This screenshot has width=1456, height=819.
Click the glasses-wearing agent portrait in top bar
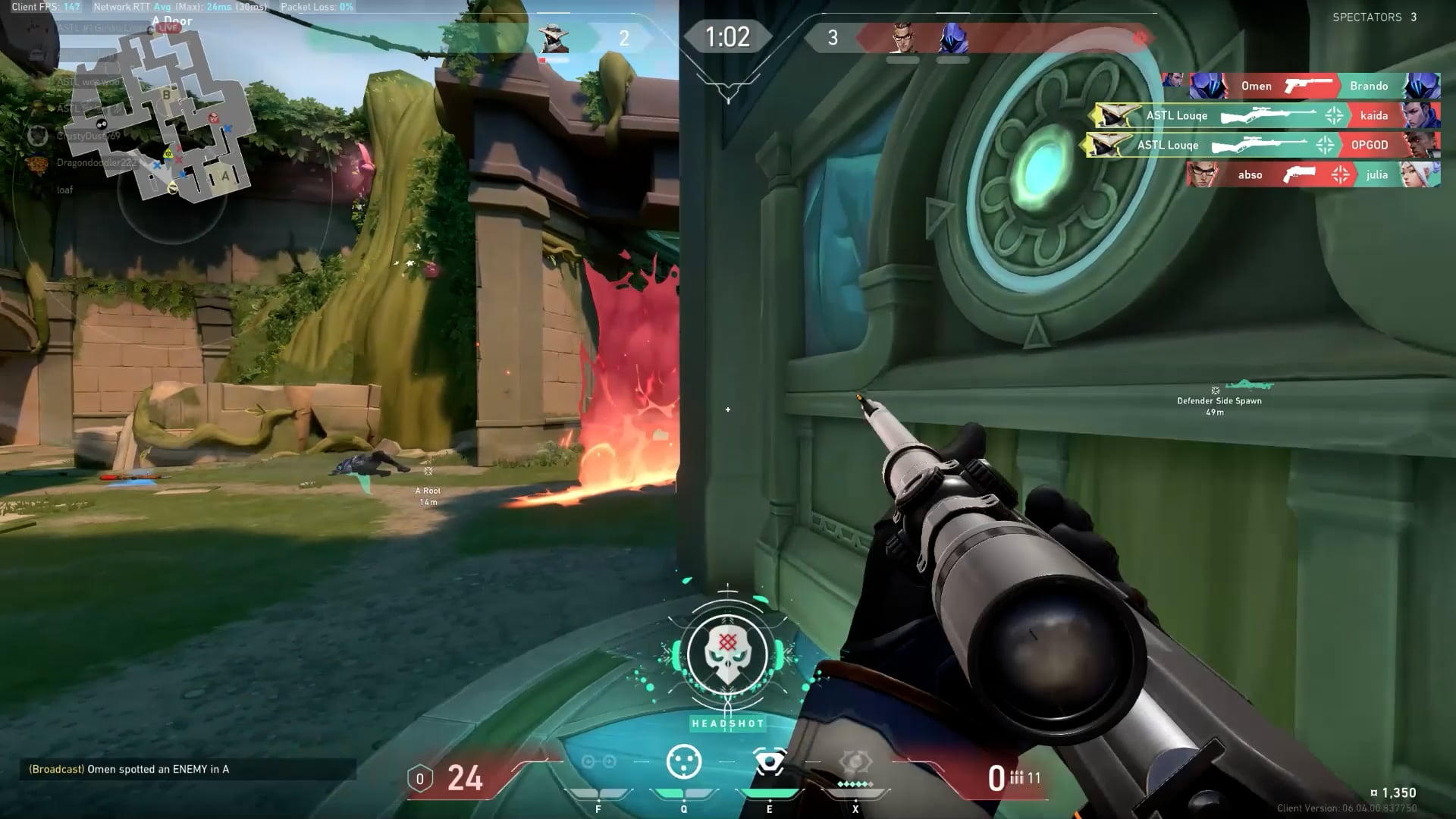pyautogui.click(x=902, y=38)
